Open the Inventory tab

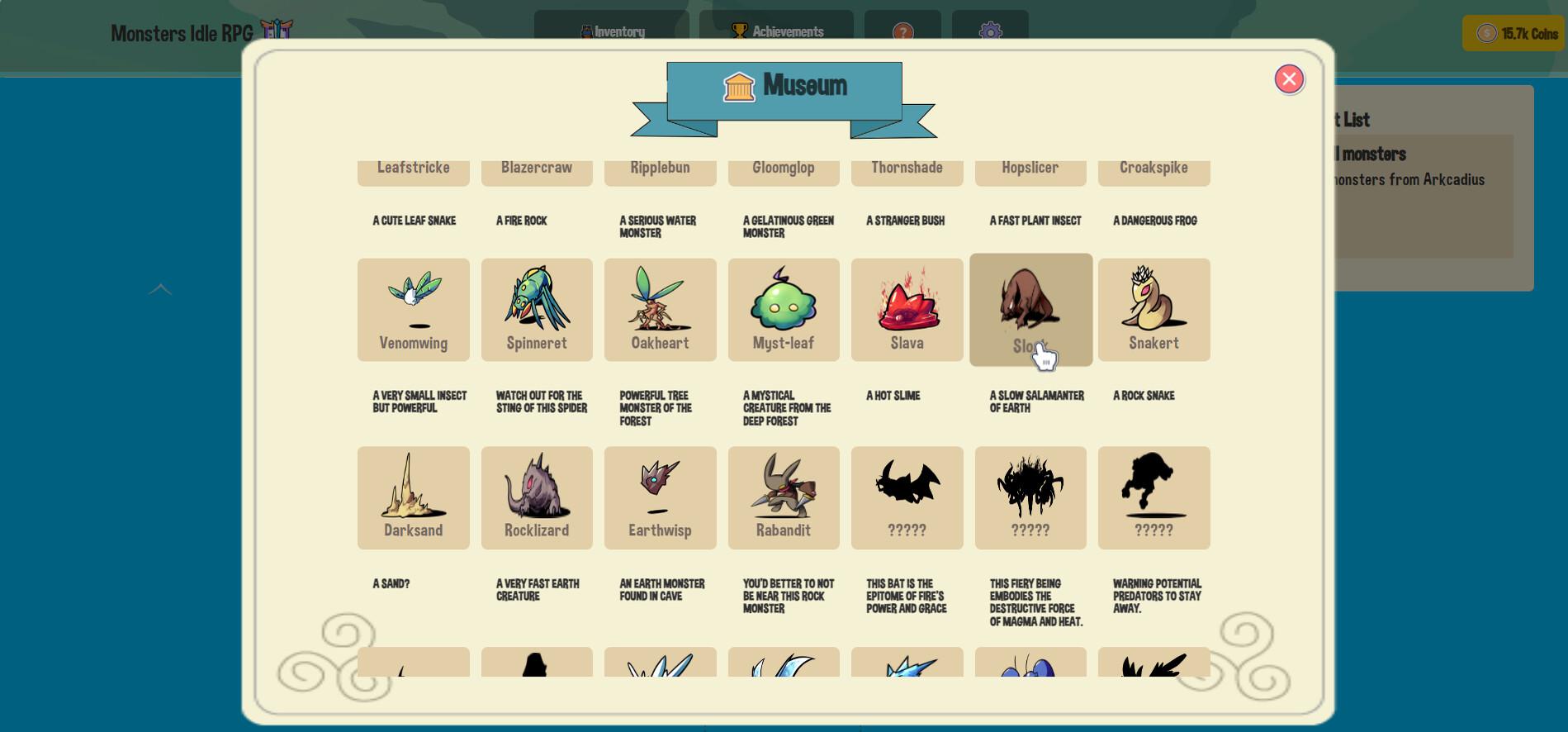(611, 31)
